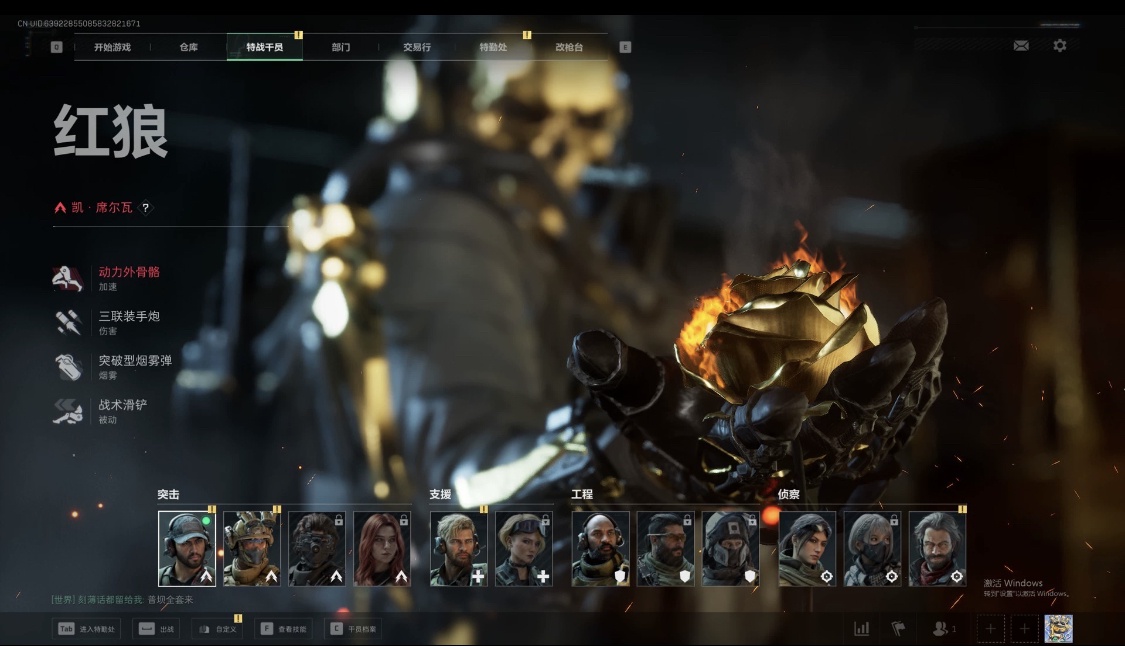Choose the red-haired woman assault operator

coord(382,549)
